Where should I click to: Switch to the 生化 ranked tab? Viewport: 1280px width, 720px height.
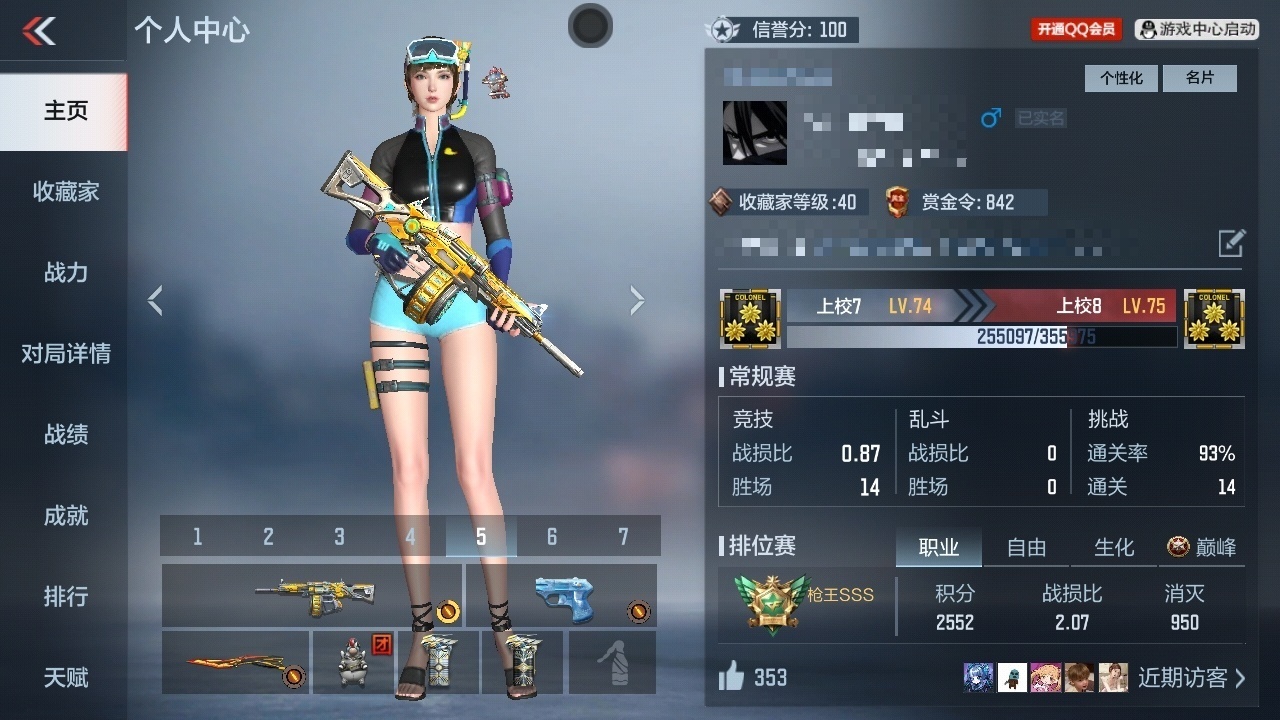click(1114, 547)
